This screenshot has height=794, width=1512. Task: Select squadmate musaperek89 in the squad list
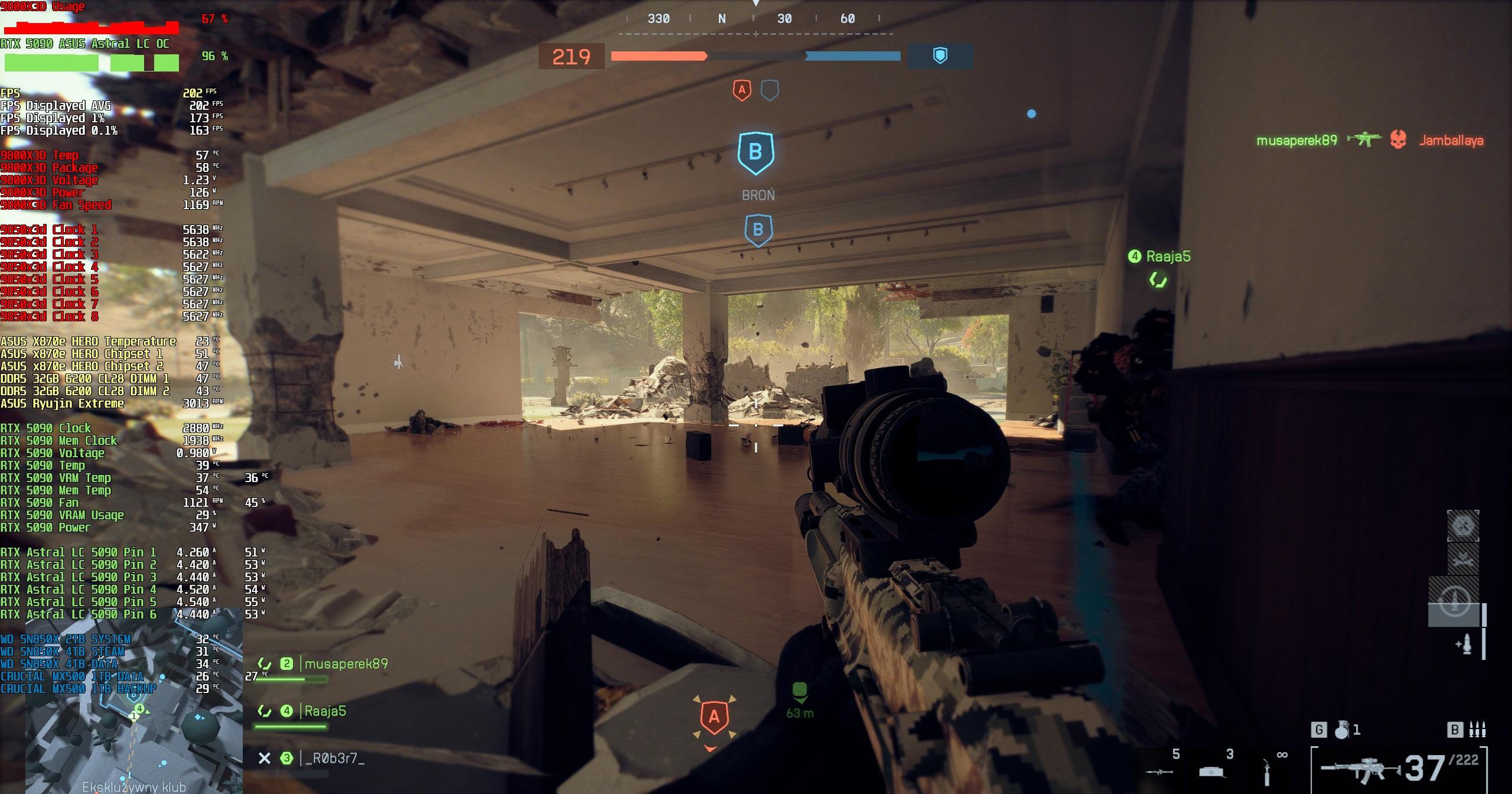coord(346,664)
